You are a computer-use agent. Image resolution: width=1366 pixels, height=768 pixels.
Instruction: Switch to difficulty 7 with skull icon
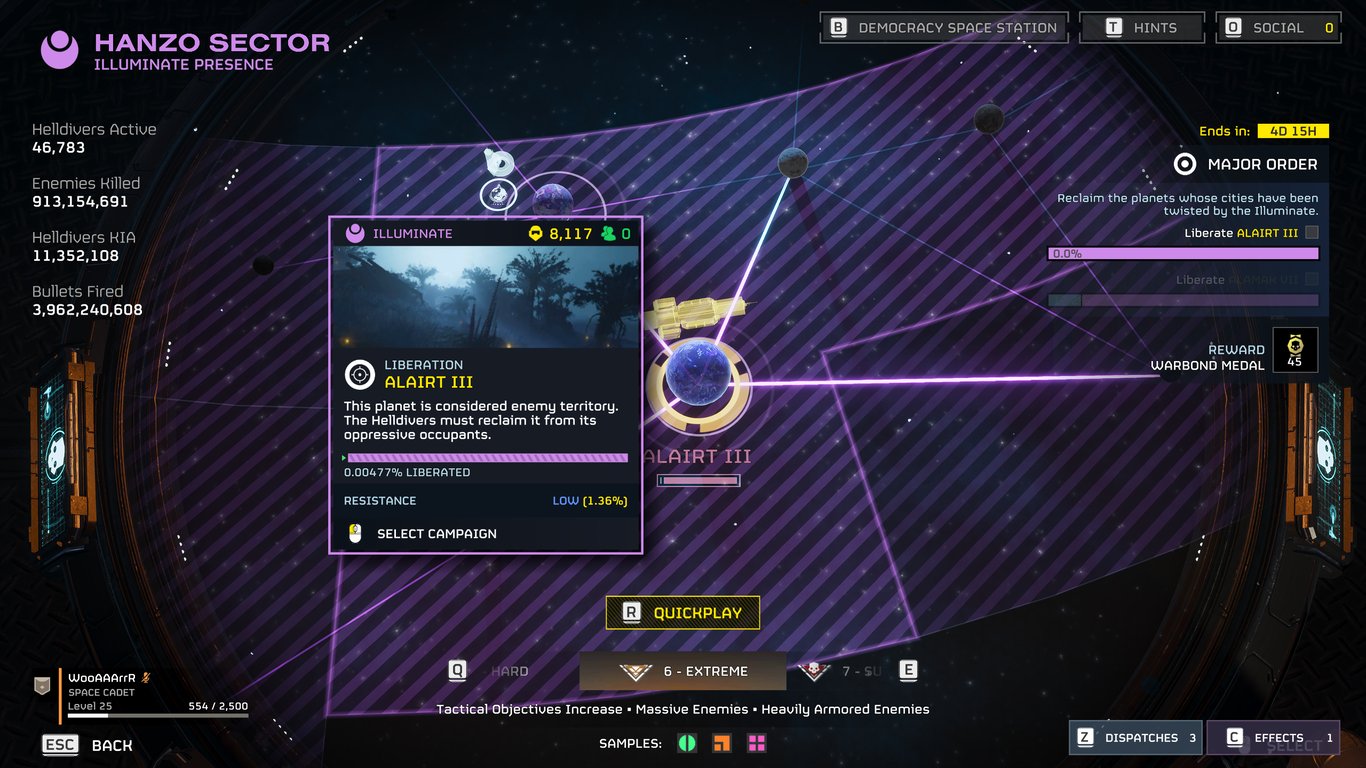(842, 671)
